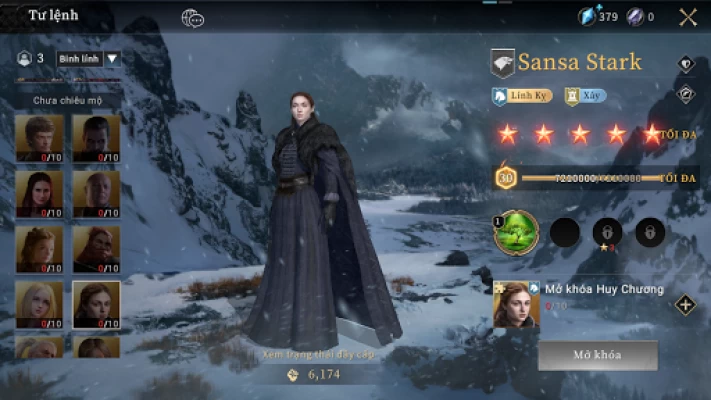The width and height of the screenshot is (711, 400).
Task: Select the Sansa Stark medal portrait
Action: pos(517,305)
